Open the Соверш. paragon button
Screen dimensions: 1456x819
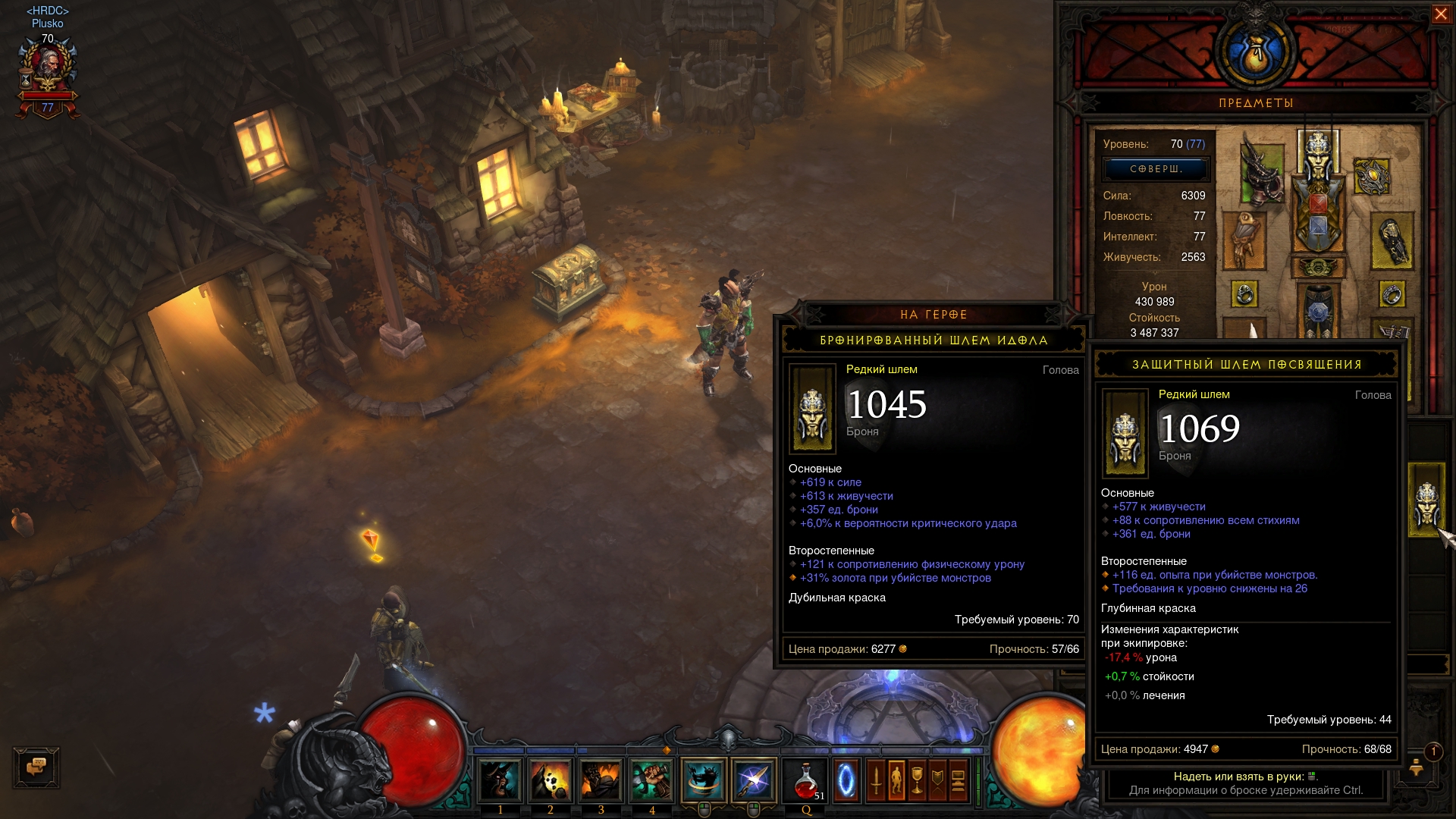[x=1156, y=169]
